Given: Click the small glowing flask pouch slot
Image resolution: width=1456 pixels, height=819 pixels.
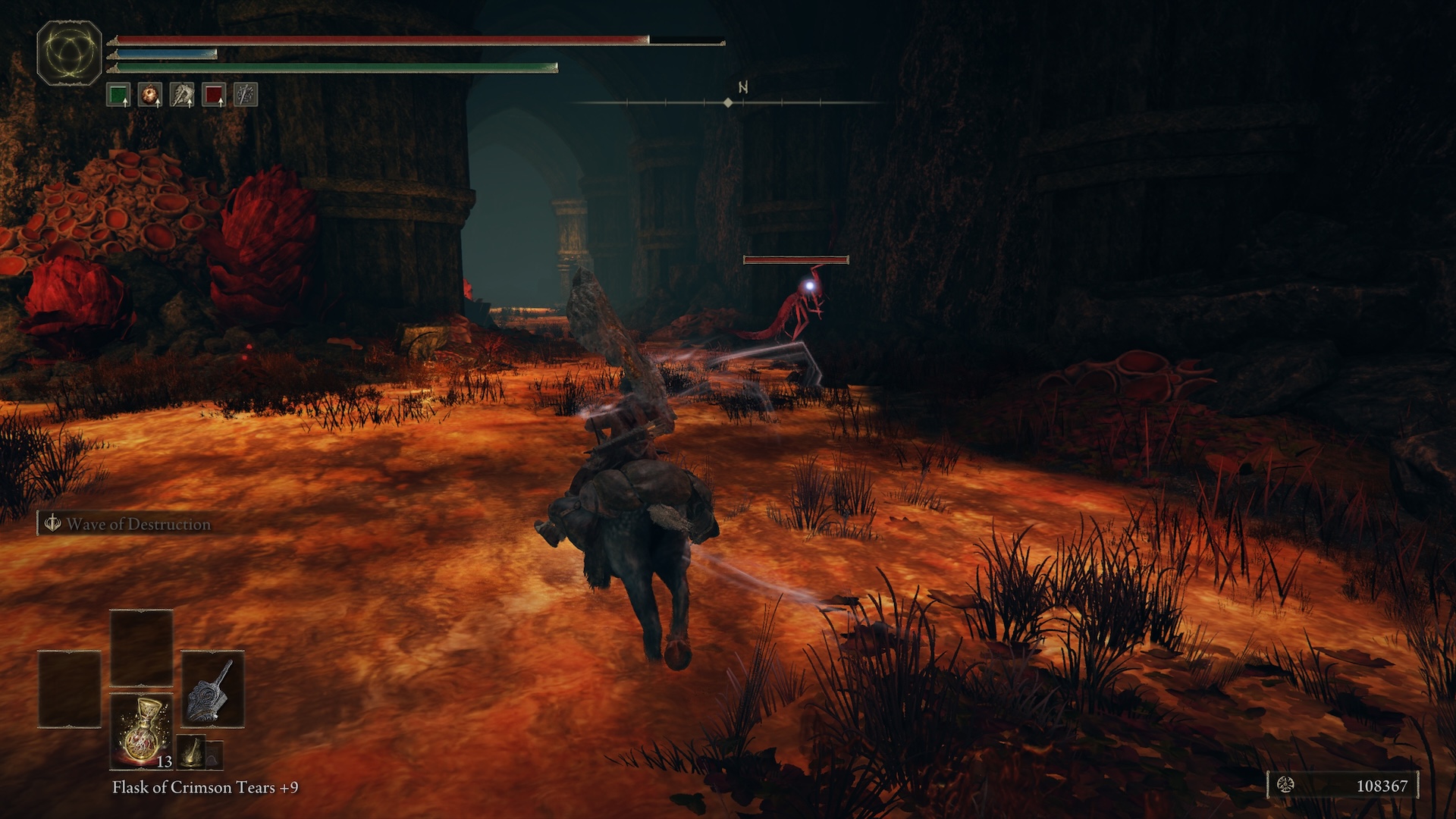Looking at the screenshot, I should point(193,751).
